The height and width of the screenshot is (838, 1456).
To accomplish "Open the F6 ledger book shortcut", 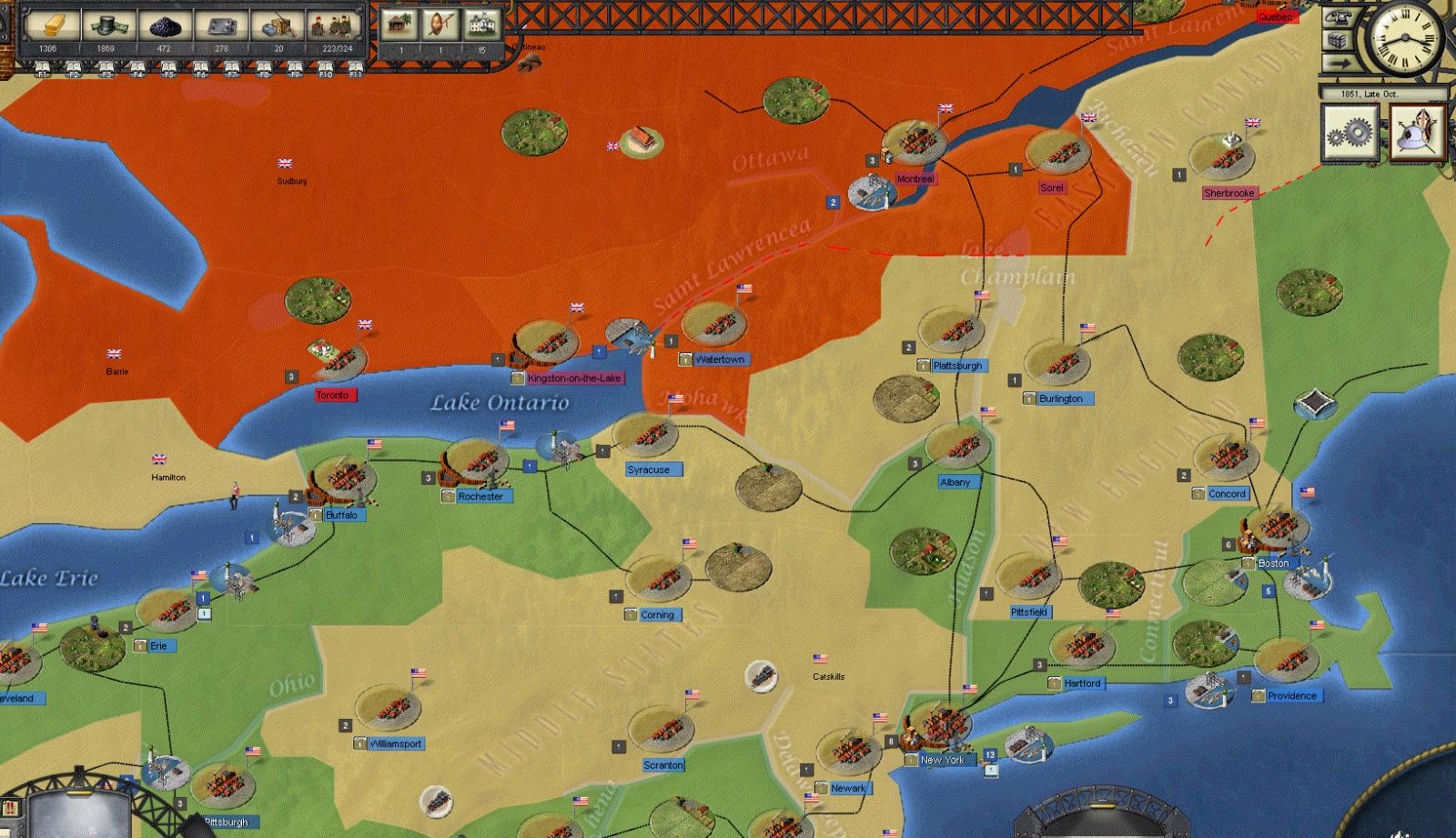I will (199, 69).
